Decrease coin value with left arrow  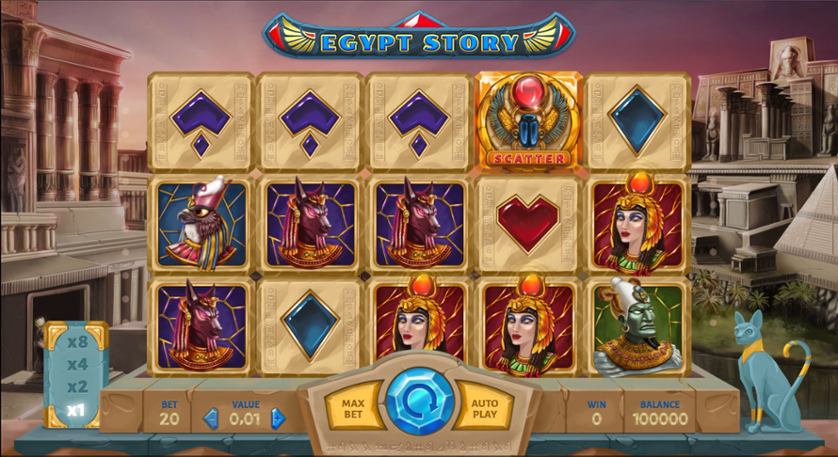pyautogui.click(x=211, y=418)
